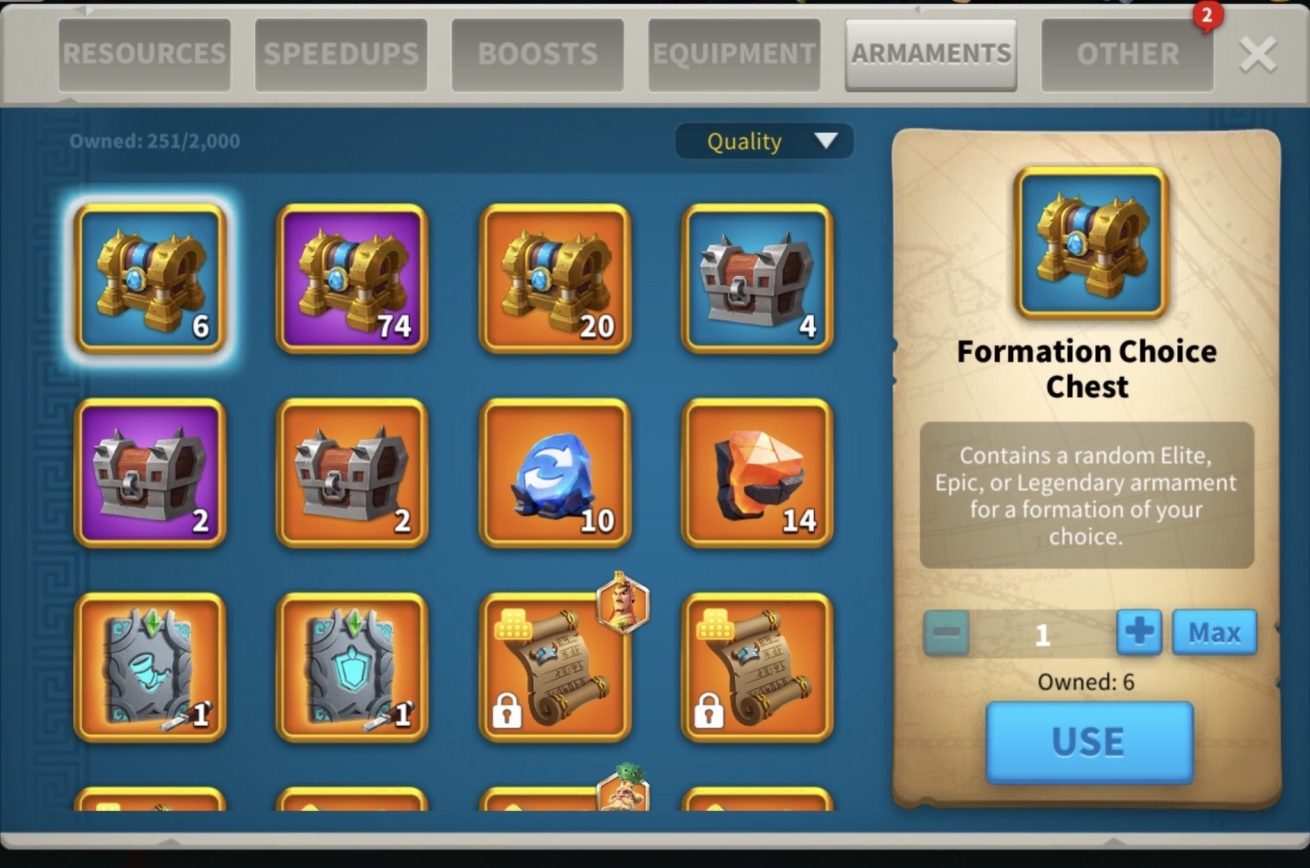The width and height of the screenshot is (1310, 868).
Task: Select the orange gemstone with 14
Action: tap(757, 473)
